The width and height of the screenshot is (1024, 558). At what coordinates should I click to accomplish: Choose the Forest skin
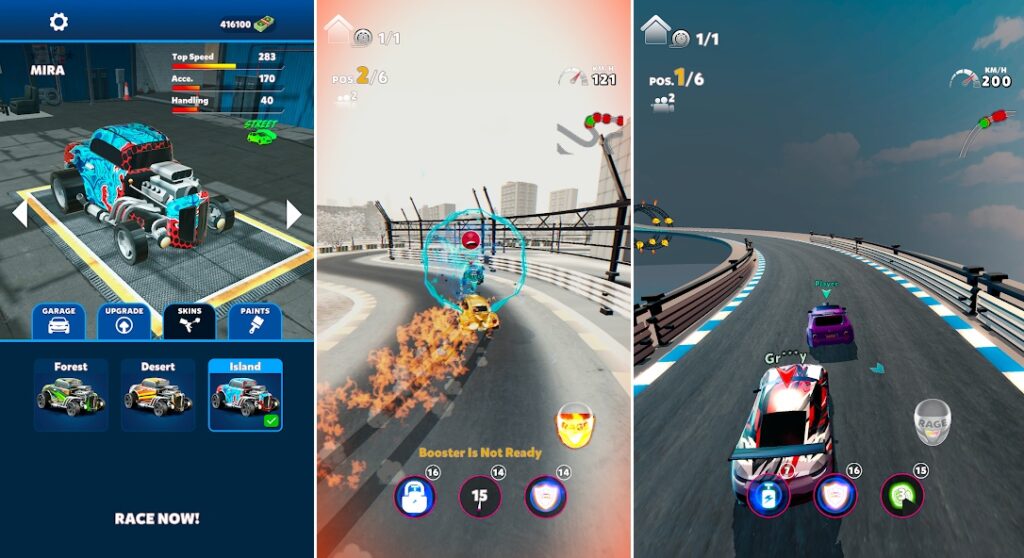coord(71,394)
